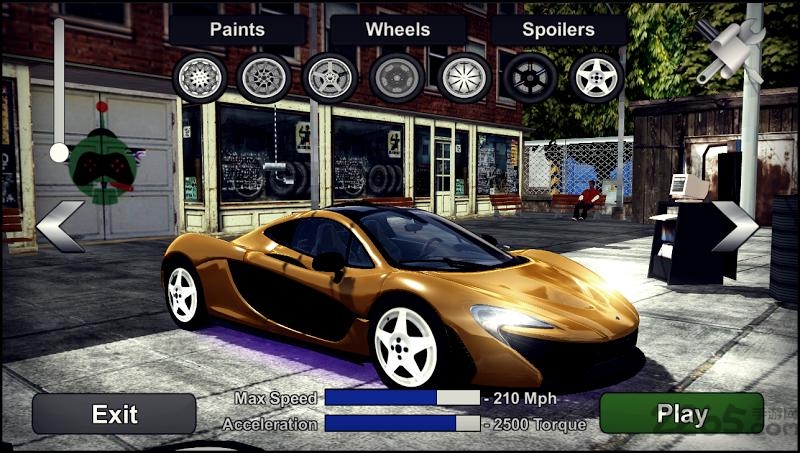
Task: Choose the all-black wheel rim option
Action: click(x=530, y=77)
